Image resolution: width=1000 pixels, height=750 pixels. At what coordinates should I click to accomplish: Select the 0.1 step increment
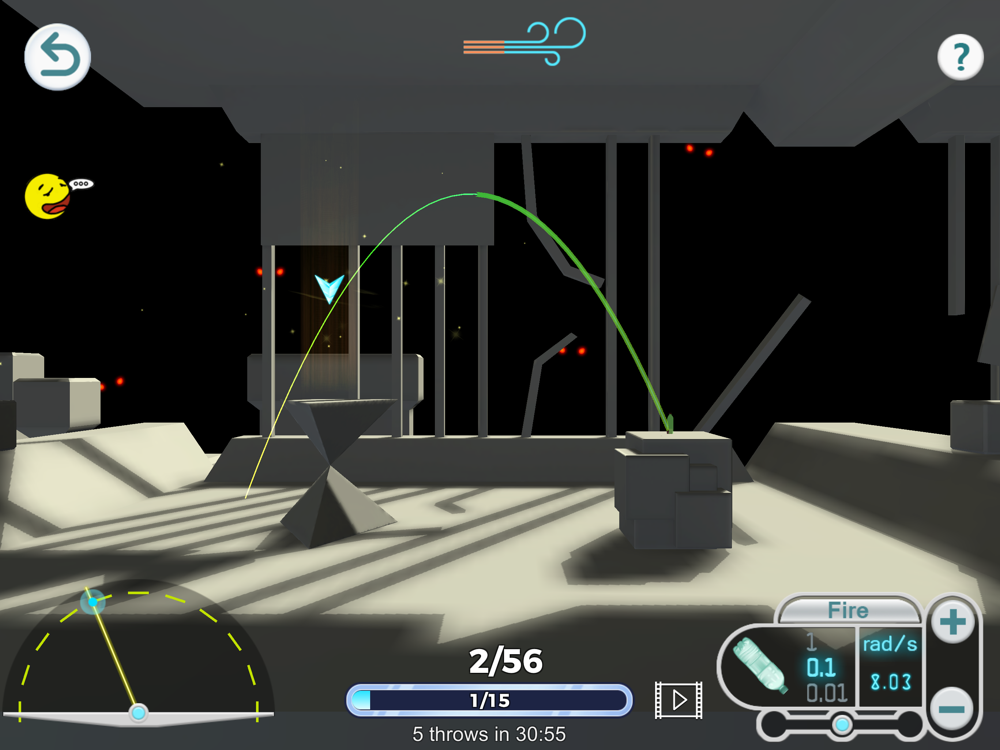tap(822, 668)
